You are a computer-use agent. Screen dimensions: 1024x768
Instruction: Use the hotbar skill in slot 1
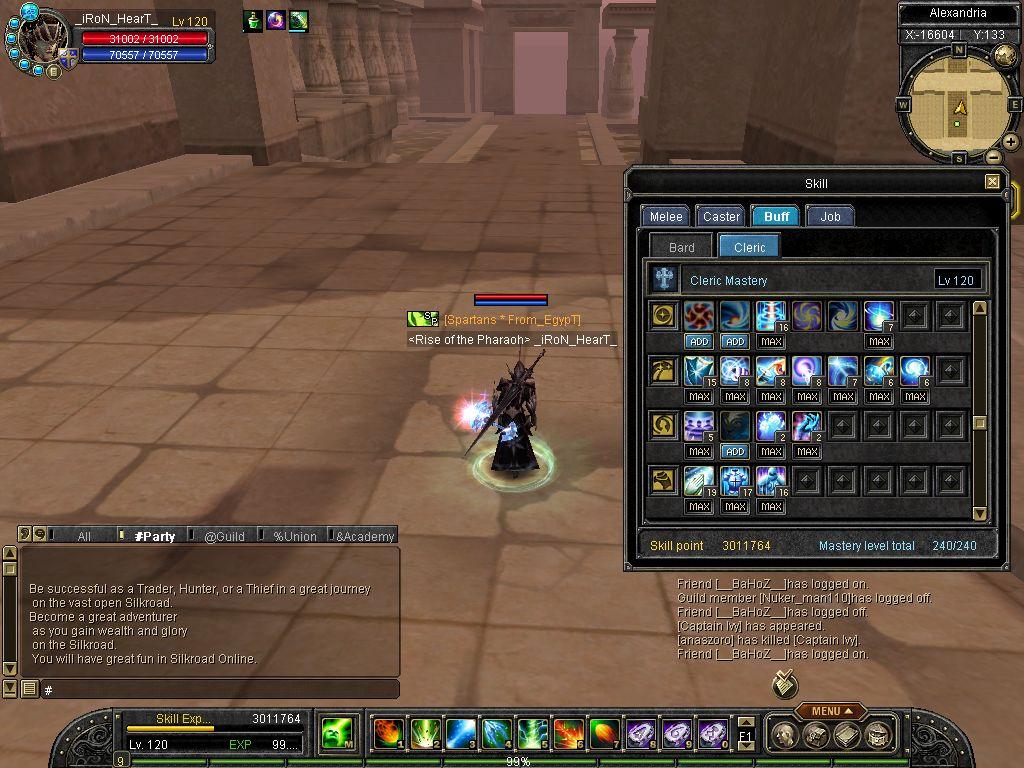388,734
